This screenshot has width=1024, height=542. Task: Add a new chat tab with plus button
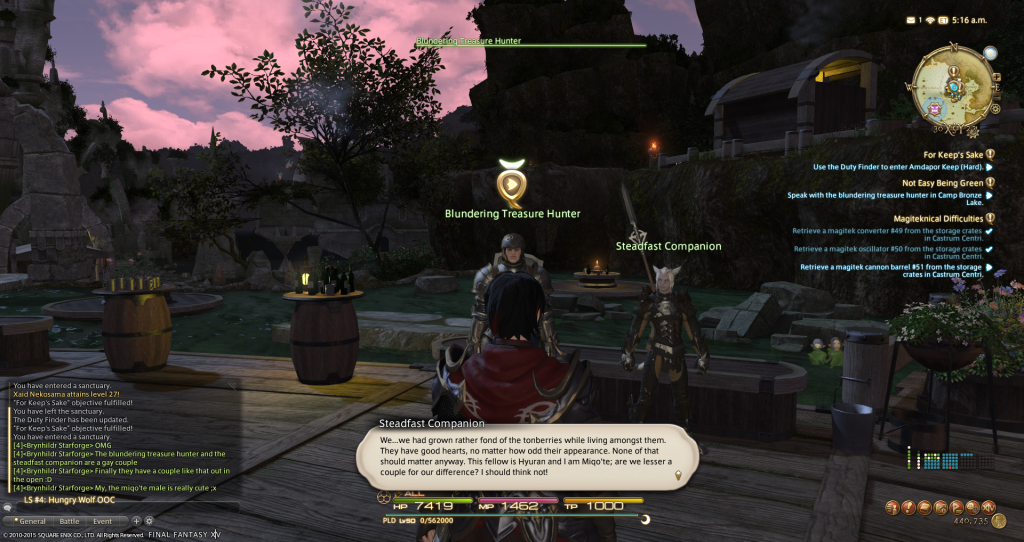click(x=136, y=521)
